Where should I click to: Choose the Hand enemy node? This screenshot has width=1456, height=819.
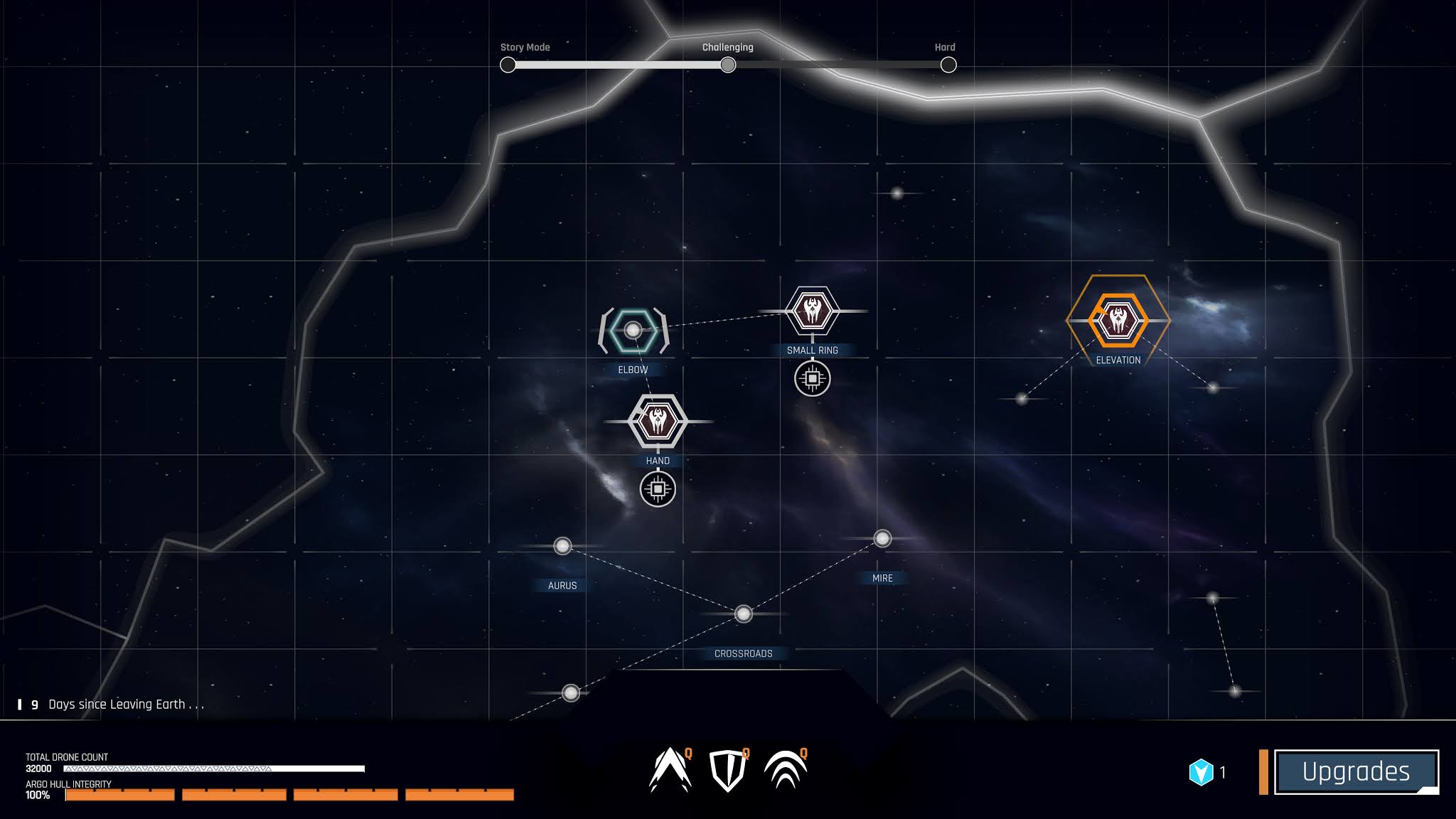click(658, 422)
